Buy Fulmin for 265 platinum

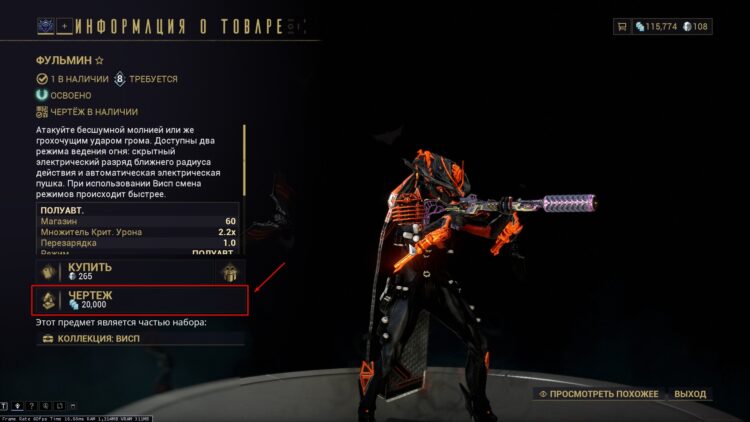tap(120, 271)
